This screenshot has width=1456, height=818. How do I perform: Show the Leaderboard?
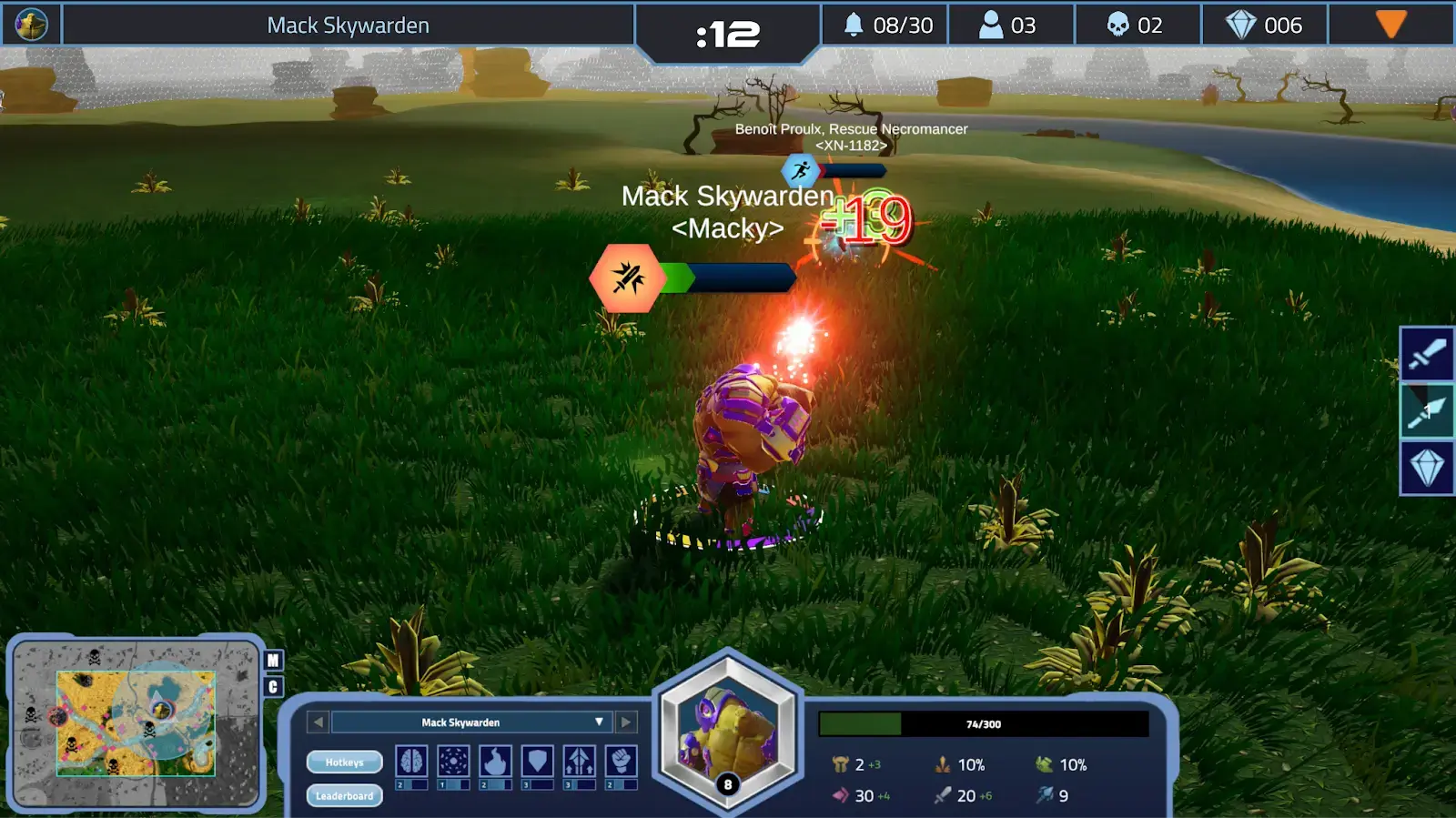coord(344,796)
